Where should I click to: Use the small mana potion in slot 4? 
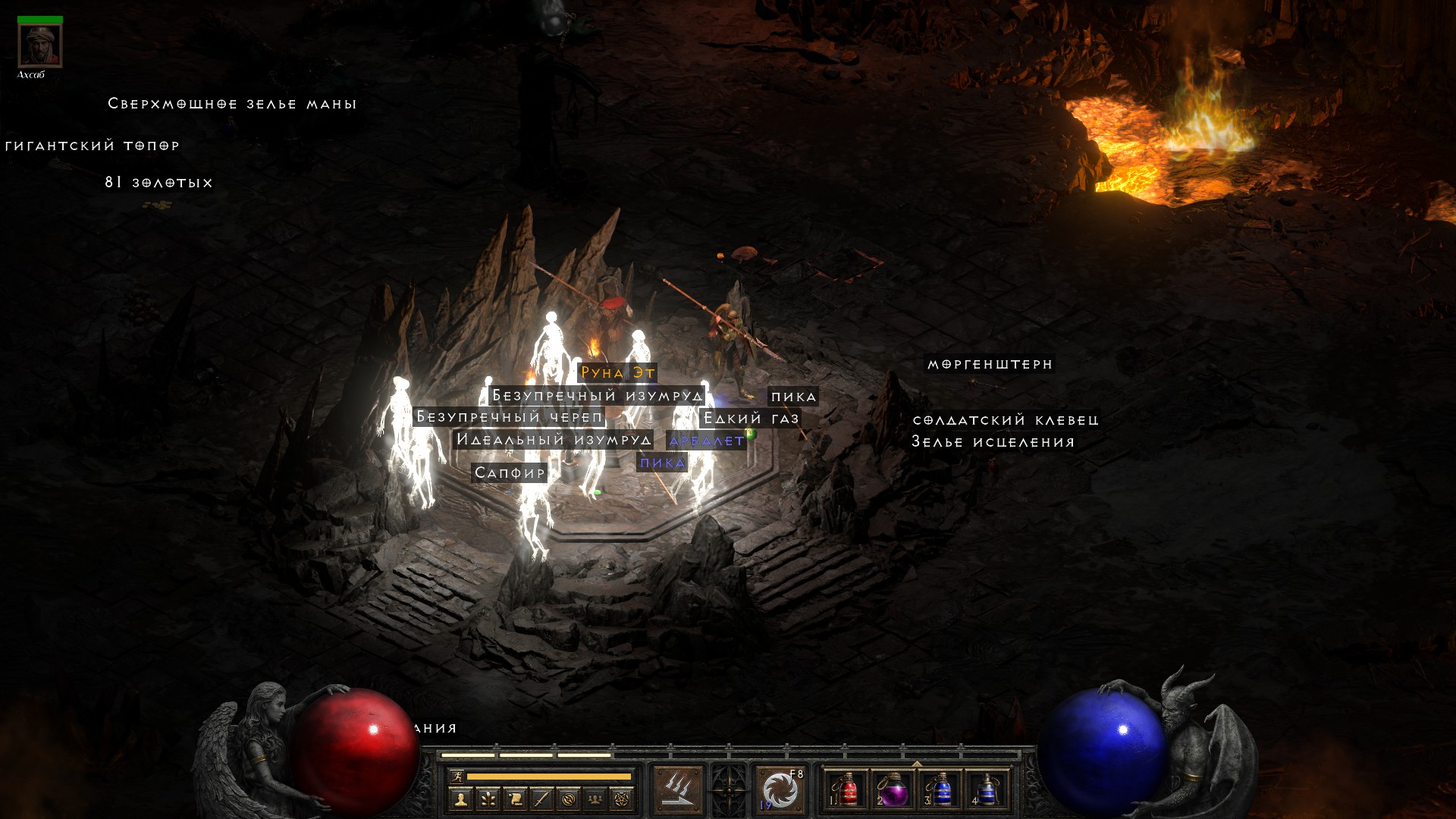click(x=987, y=790)
